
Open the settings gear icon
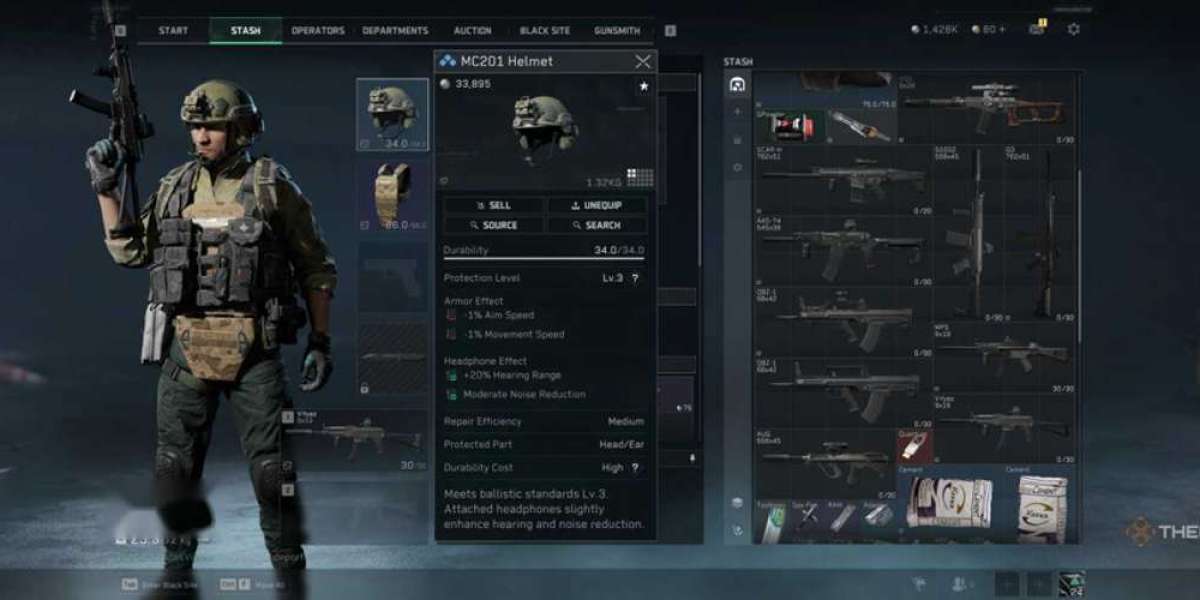[x=1073, y=30]
